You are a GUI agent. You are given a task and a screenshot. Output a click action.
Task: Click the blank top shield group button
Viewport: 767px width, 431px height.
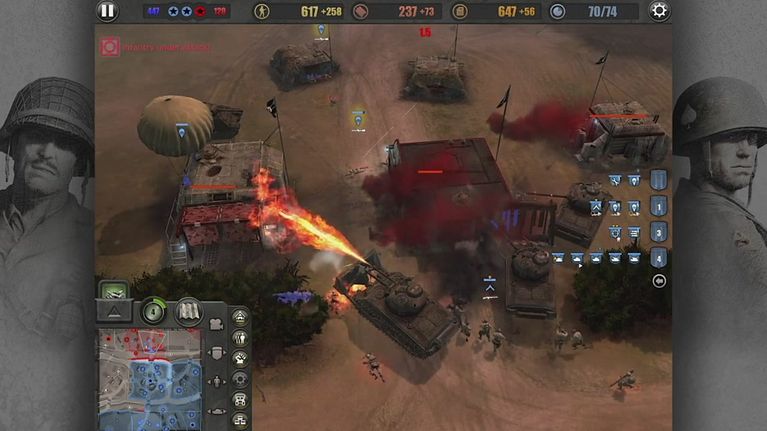[x=658, y=181]
